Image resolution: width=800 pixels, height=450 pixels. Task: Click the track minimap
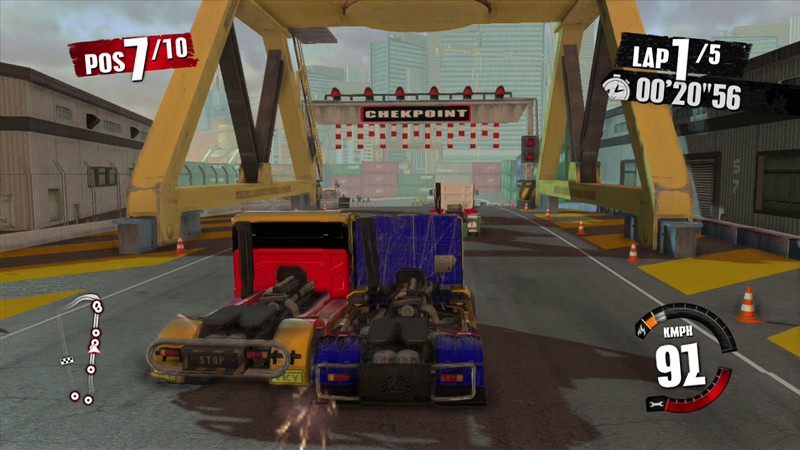(x=85, y=348)
